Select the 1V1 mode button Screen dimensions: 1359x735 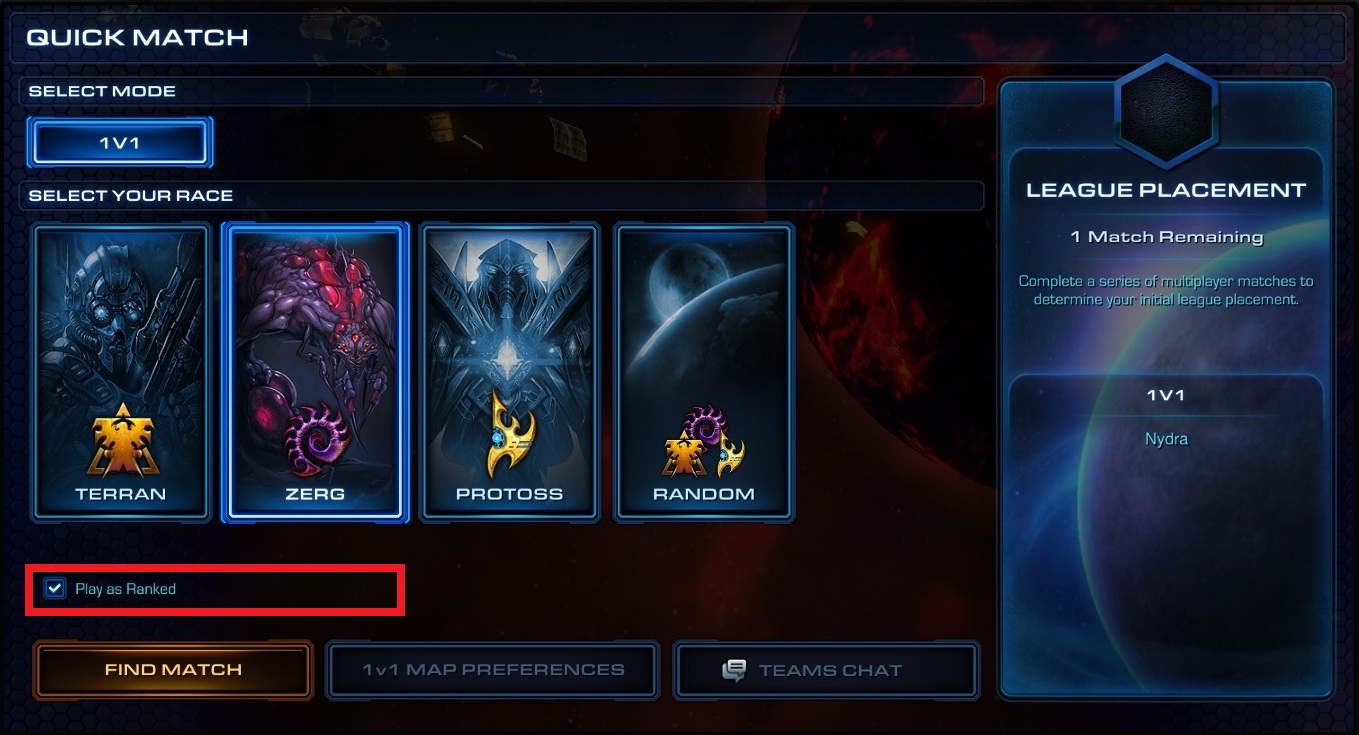[120, 144]
